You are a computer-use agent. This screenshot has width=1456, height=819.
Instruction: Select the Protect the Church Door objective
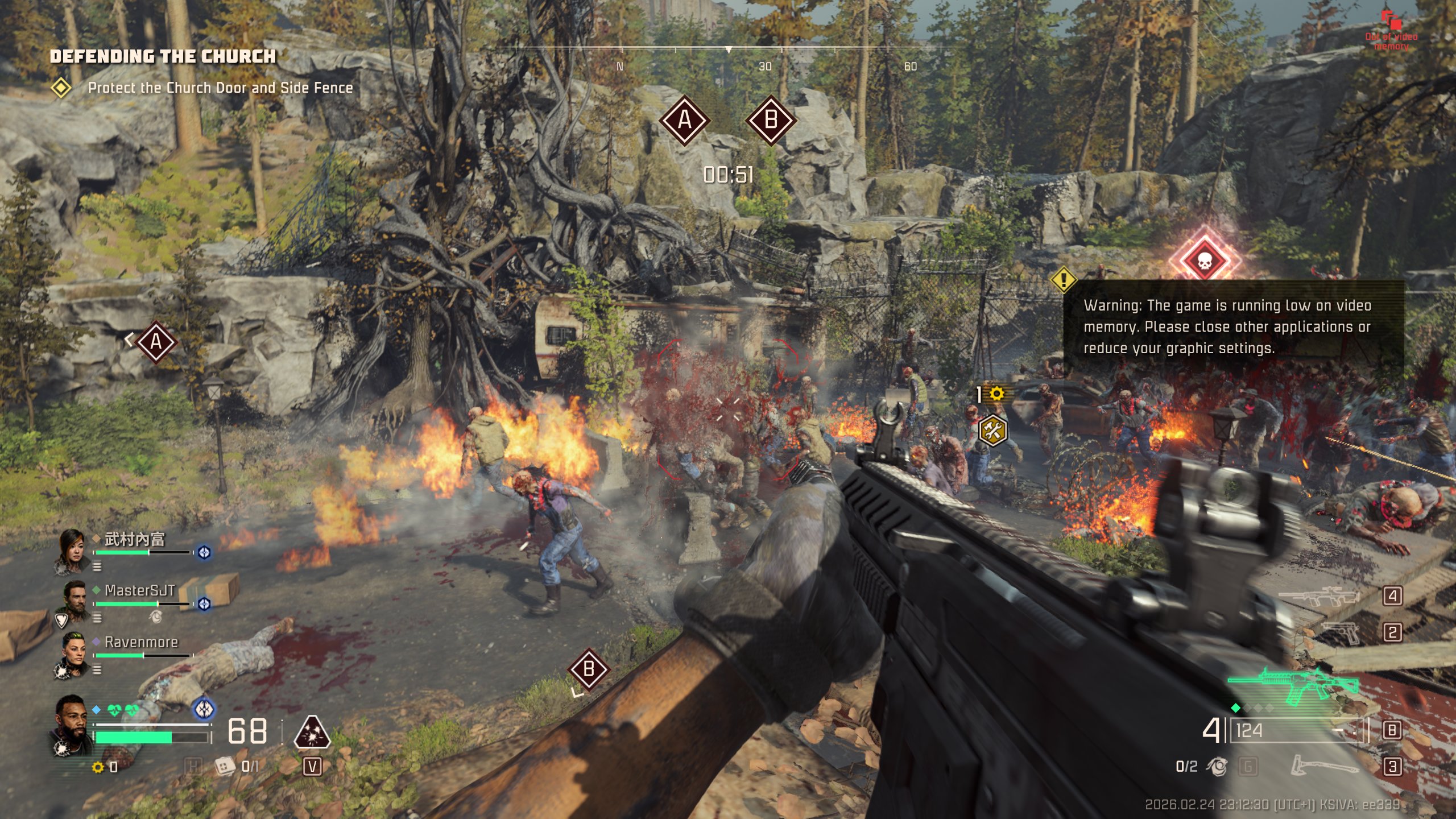click(x=220, y=88)
